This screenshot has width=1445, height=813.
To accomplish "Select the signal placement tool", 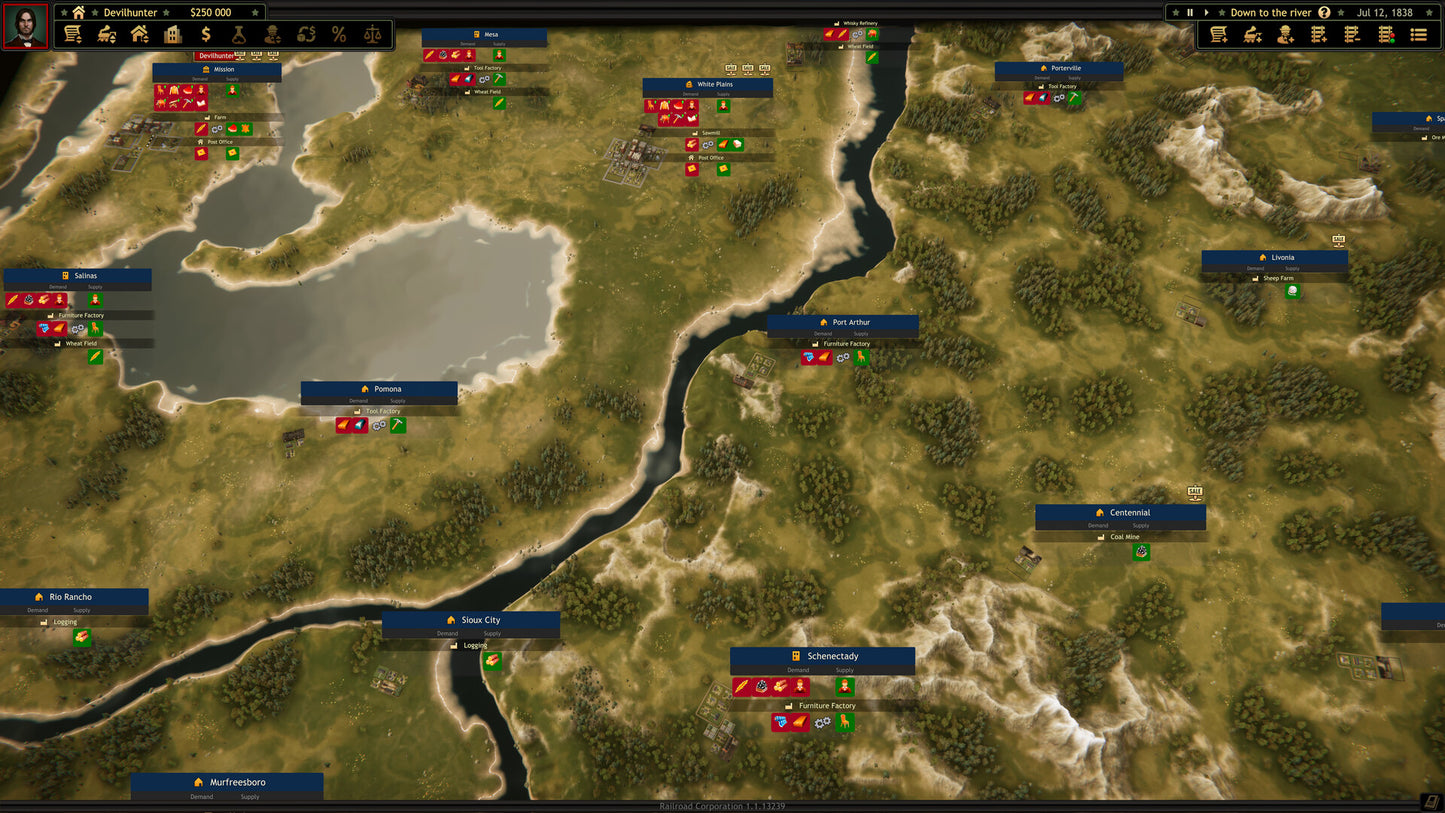I will pyautogui.click(x=1386, y=33).
